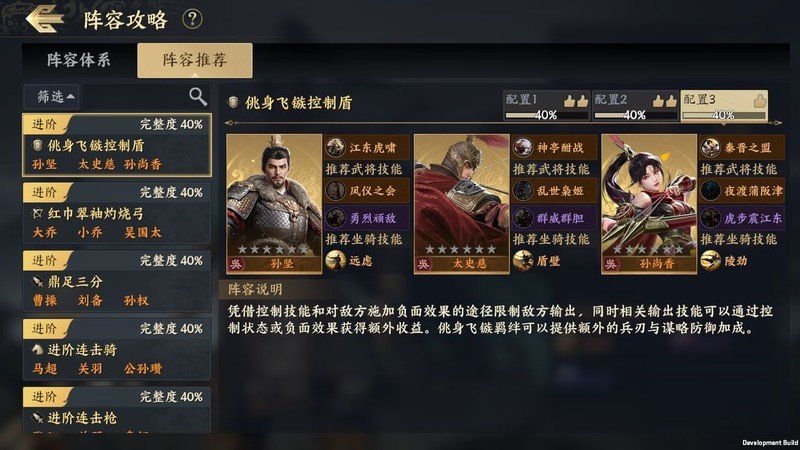Switch to 配置2 configuration
The height and width of the screenshot is (450, 800).
(x=634, y=106)
